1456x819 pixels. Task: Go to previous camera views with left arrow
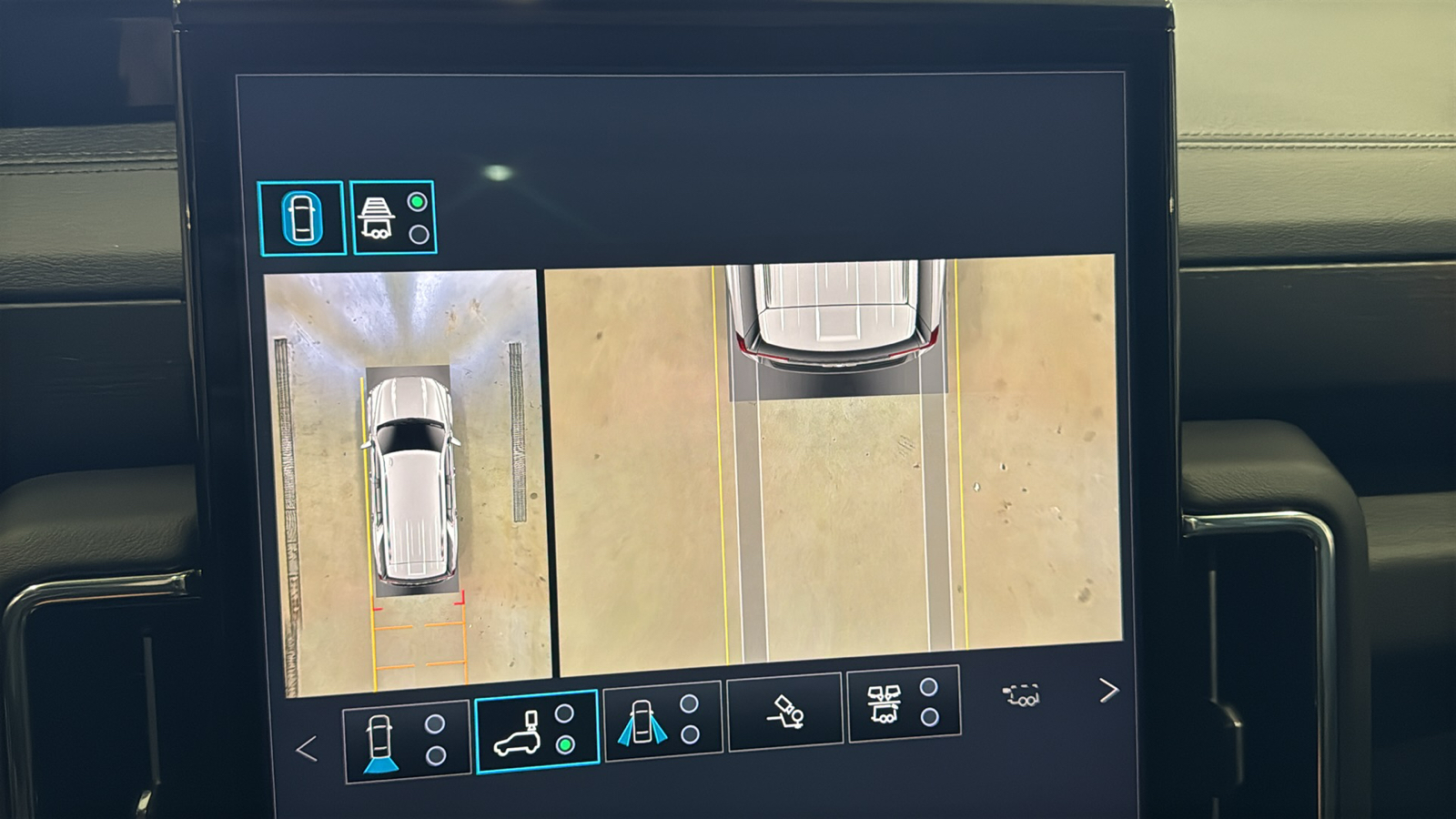(307, 749)
